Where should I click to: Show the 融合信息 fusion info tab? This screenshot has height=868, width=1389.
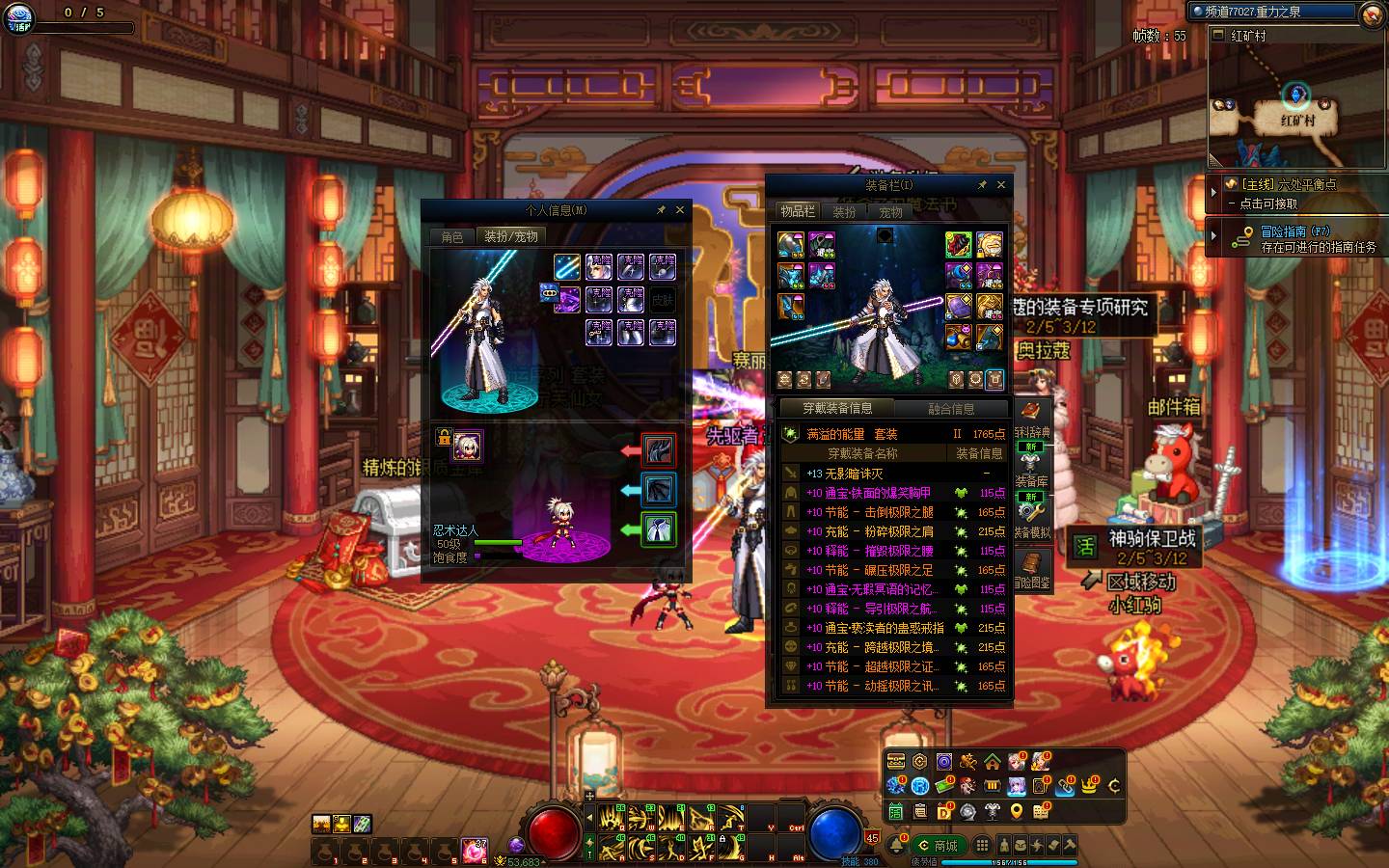click(950, 409)
